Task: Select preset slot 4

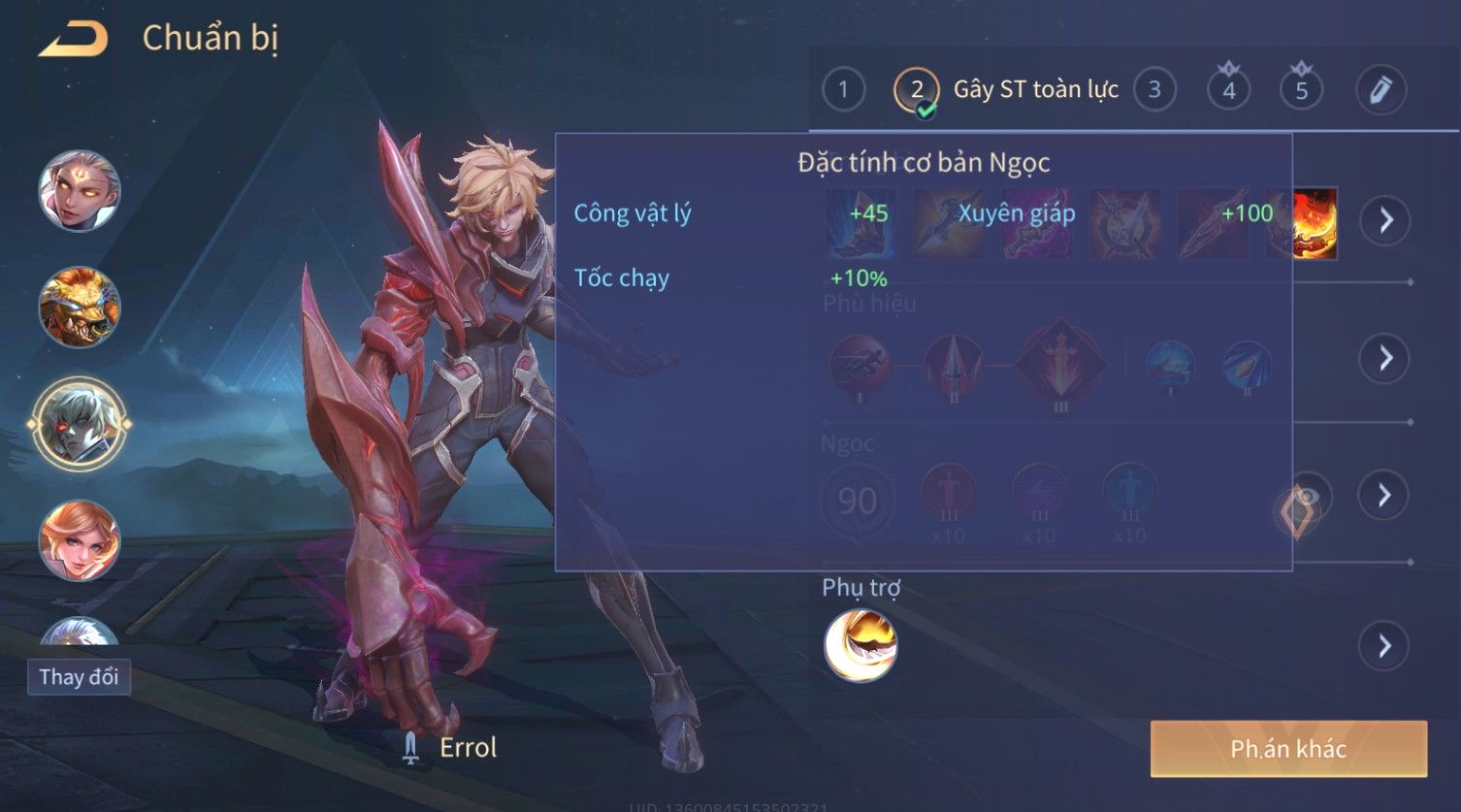Action: 1228,90
